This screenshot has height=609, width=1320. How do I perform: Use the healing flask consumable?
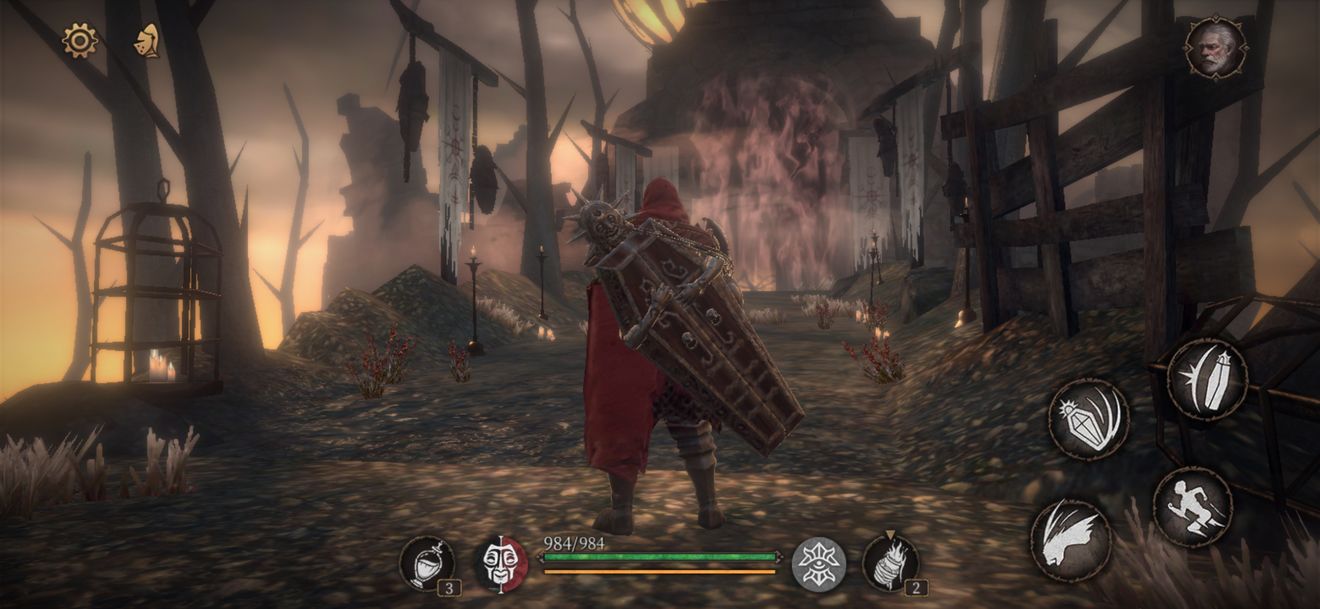427,562
